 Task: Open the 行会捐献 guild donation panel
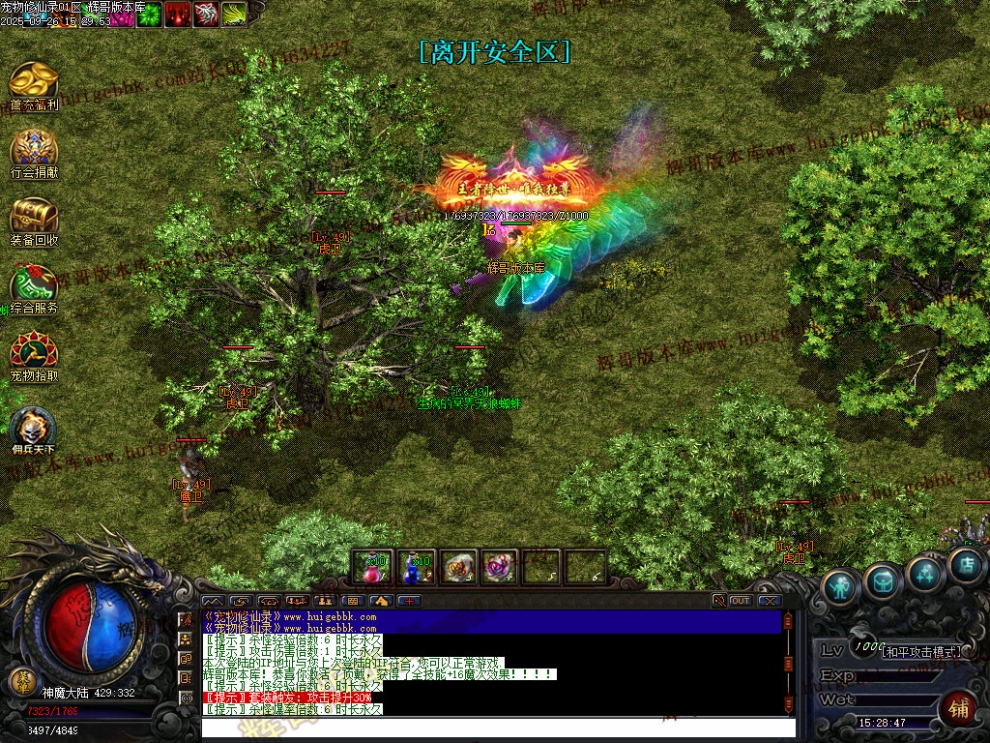coord(34,150)
